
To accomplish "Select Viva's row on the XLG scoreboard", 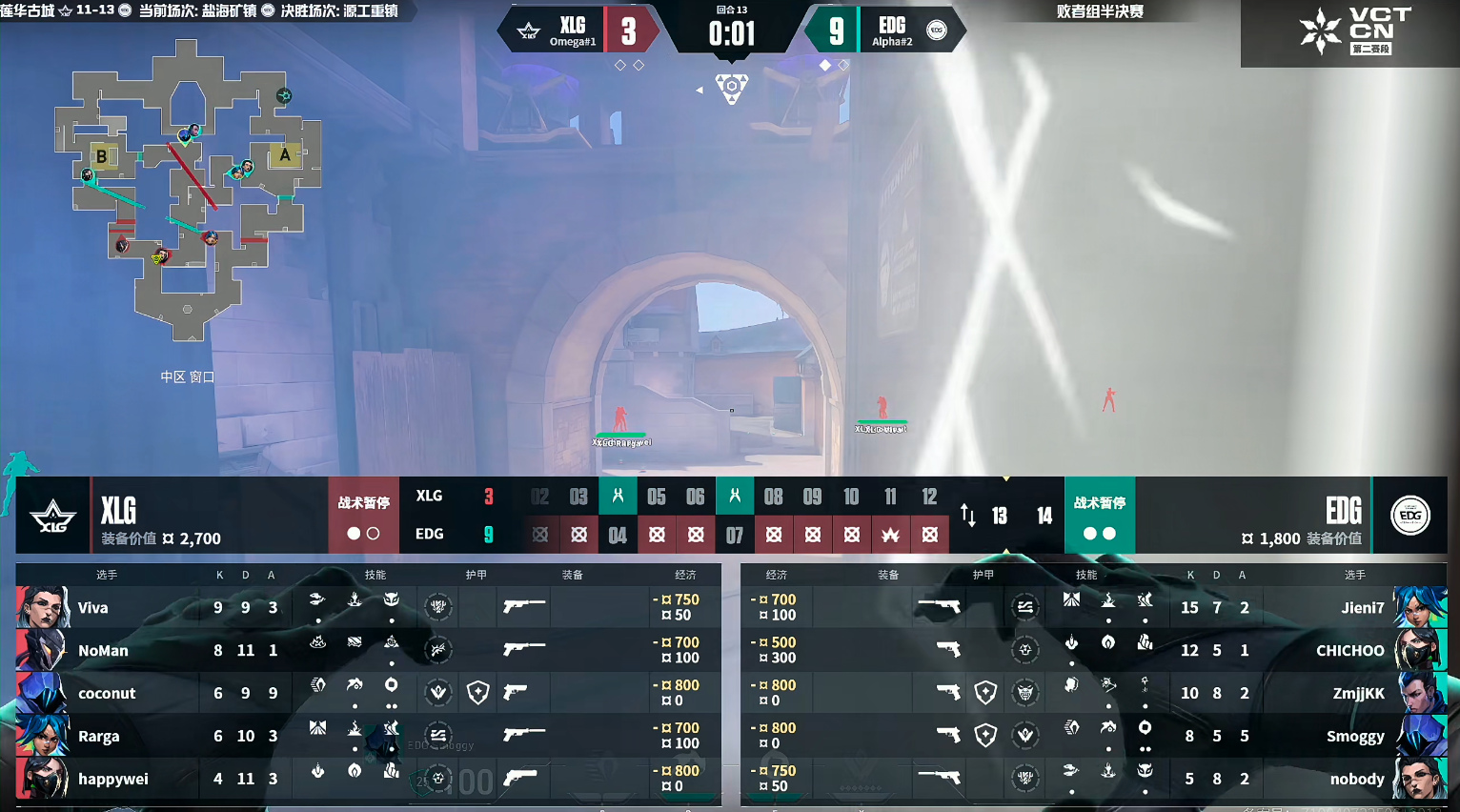I will 368,607.
